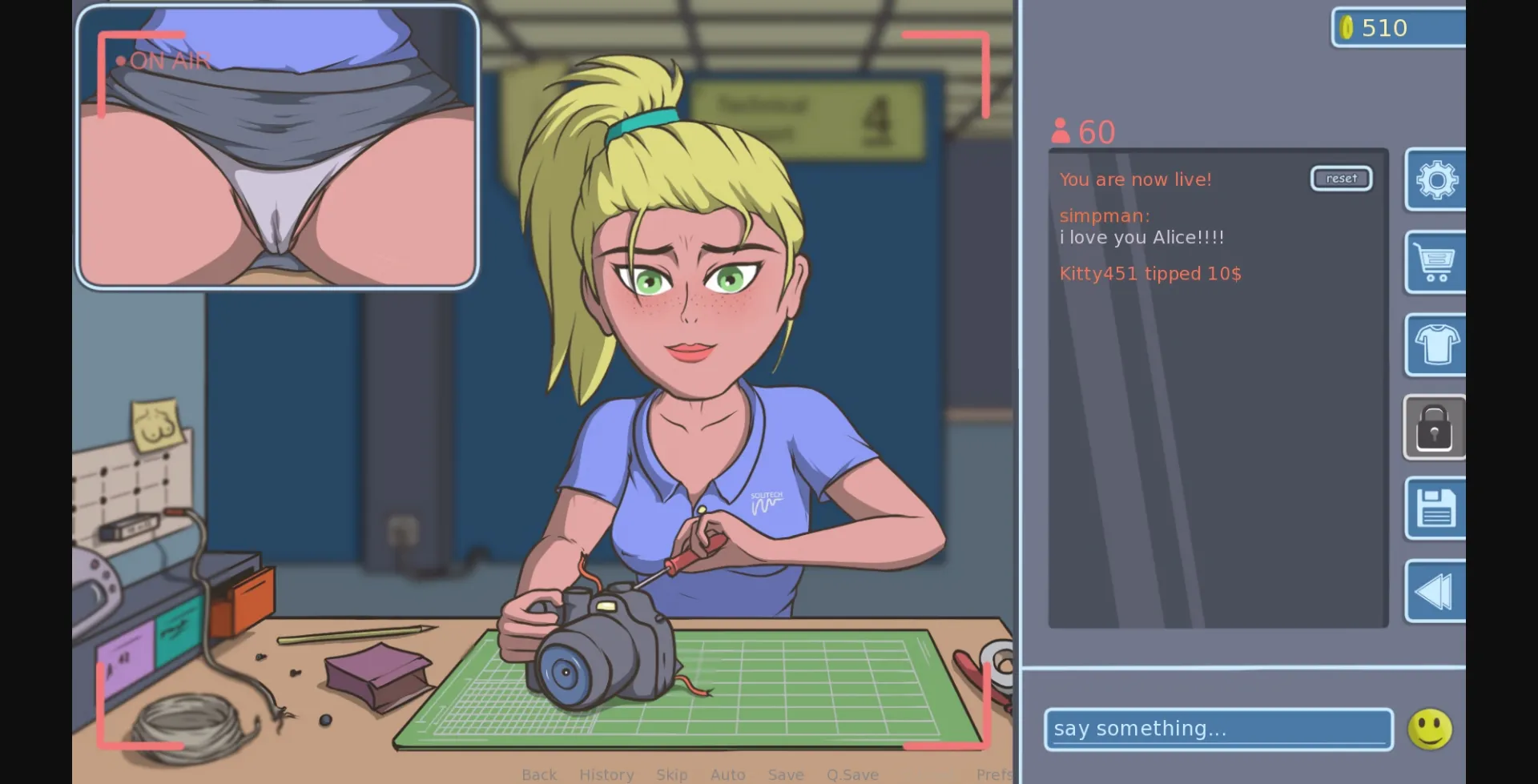Viewport: 1538px width, 784px height.
Task: Toggle Skip mode on
Action: pyautogui.click(x=672, y=774)
